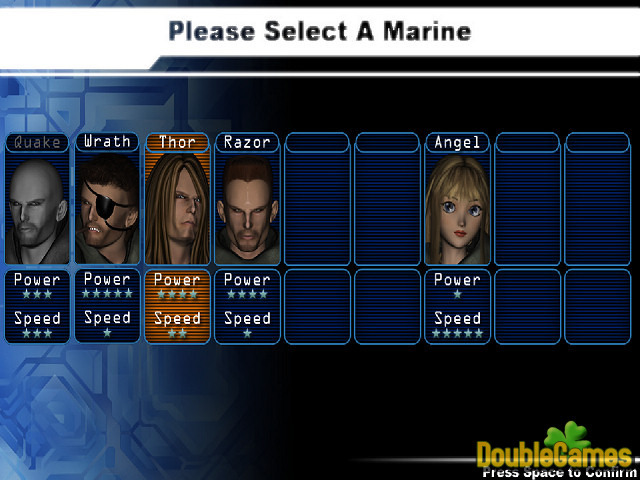Click Thor's highlighted Power and Speed stats panel
The height and width of the screenshot is (480, 640).
[x=177, y=306]
